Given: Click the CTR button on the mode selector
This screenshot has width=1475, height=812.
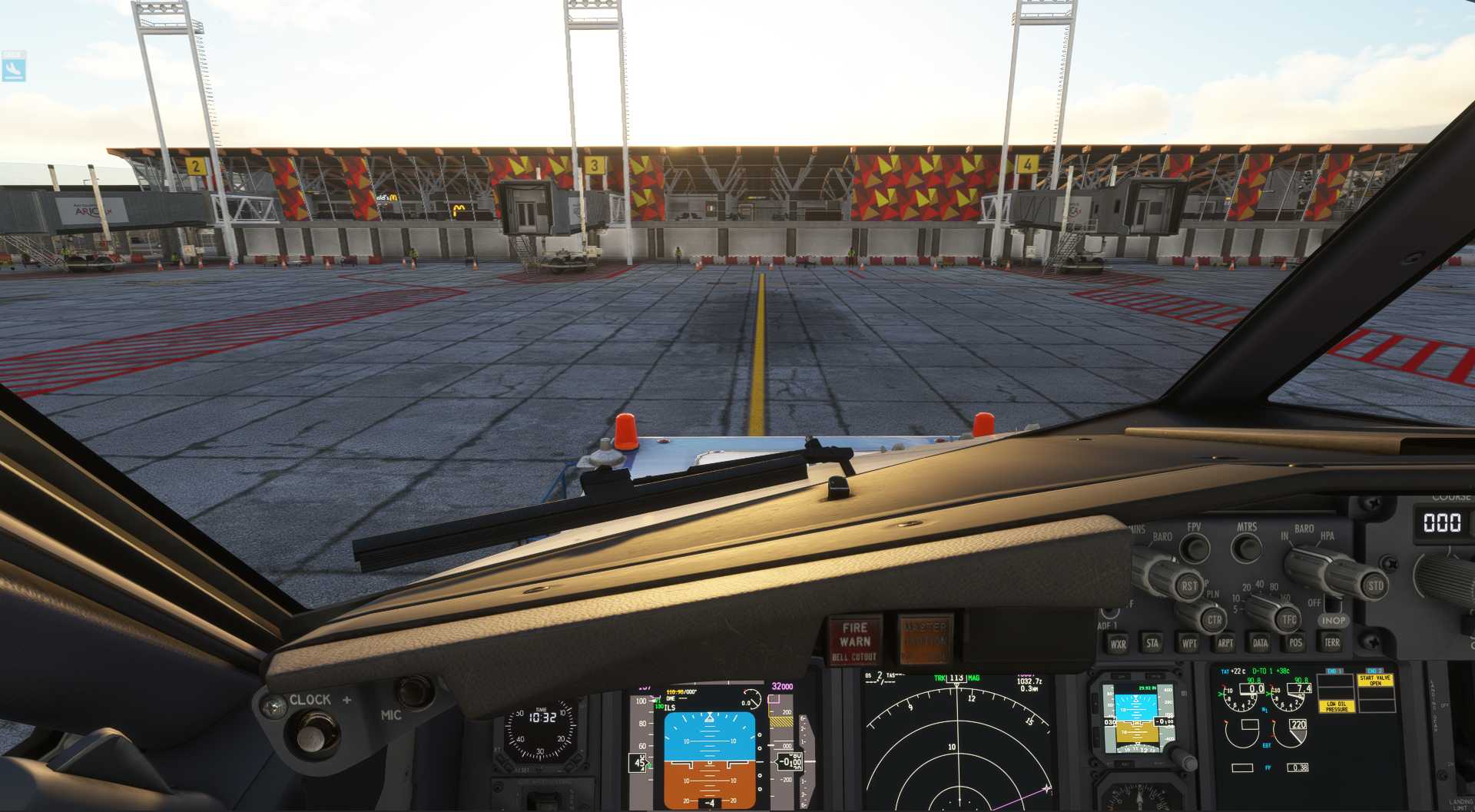Looking at the screenshot, I should [x=1214, y=620].
